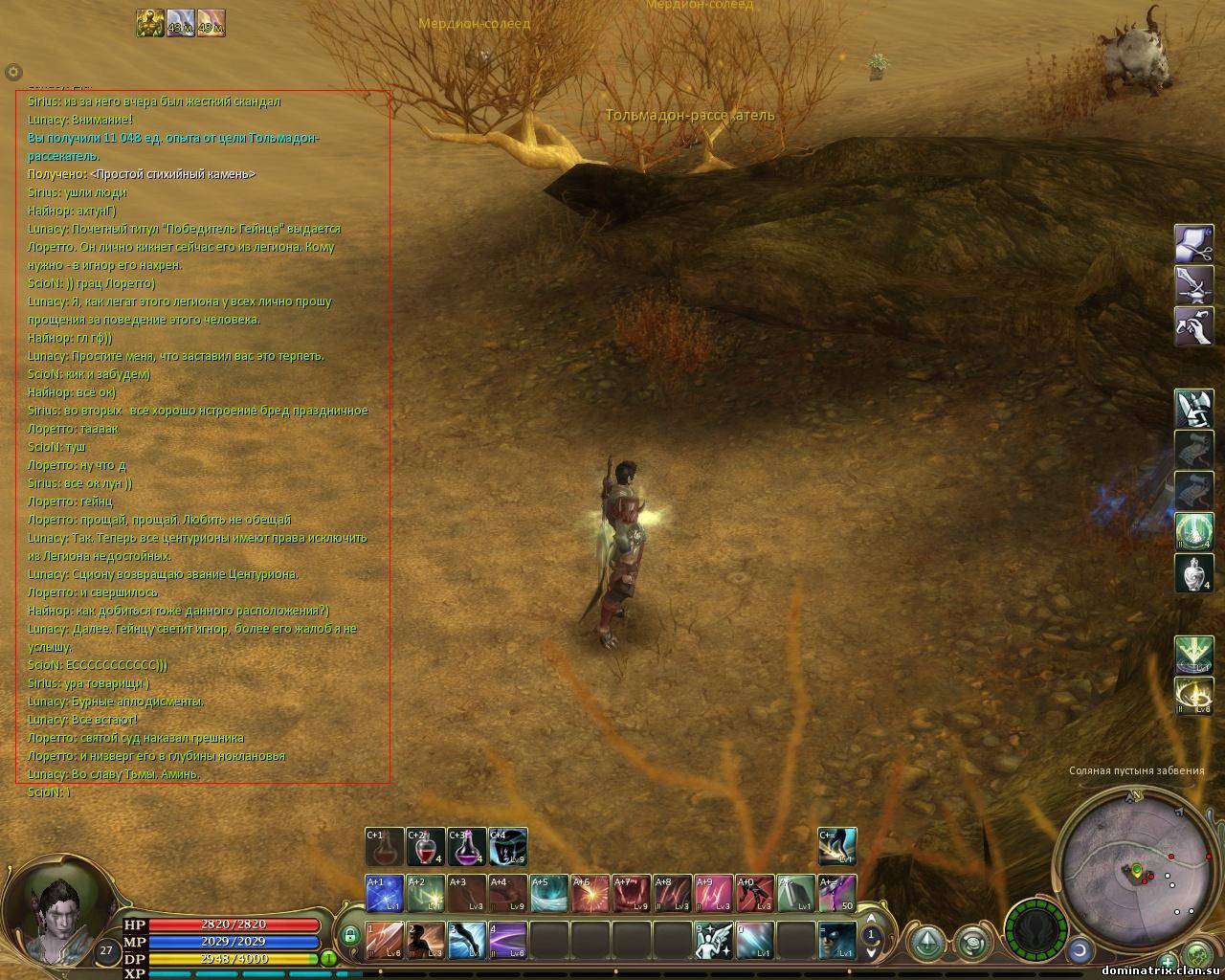Screen dimensions: 1225x980
Task: Select the armor and axe equipment shortcut
Action: coord(1193,409)
